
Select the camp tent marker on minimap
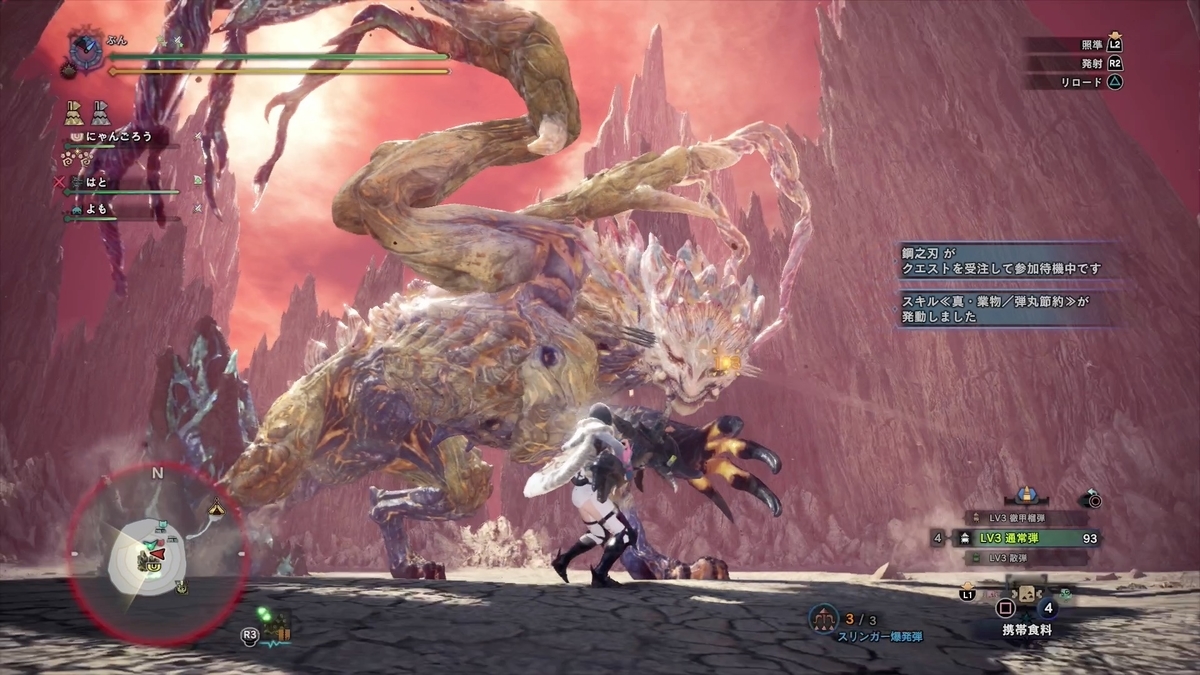coord(216,508)
